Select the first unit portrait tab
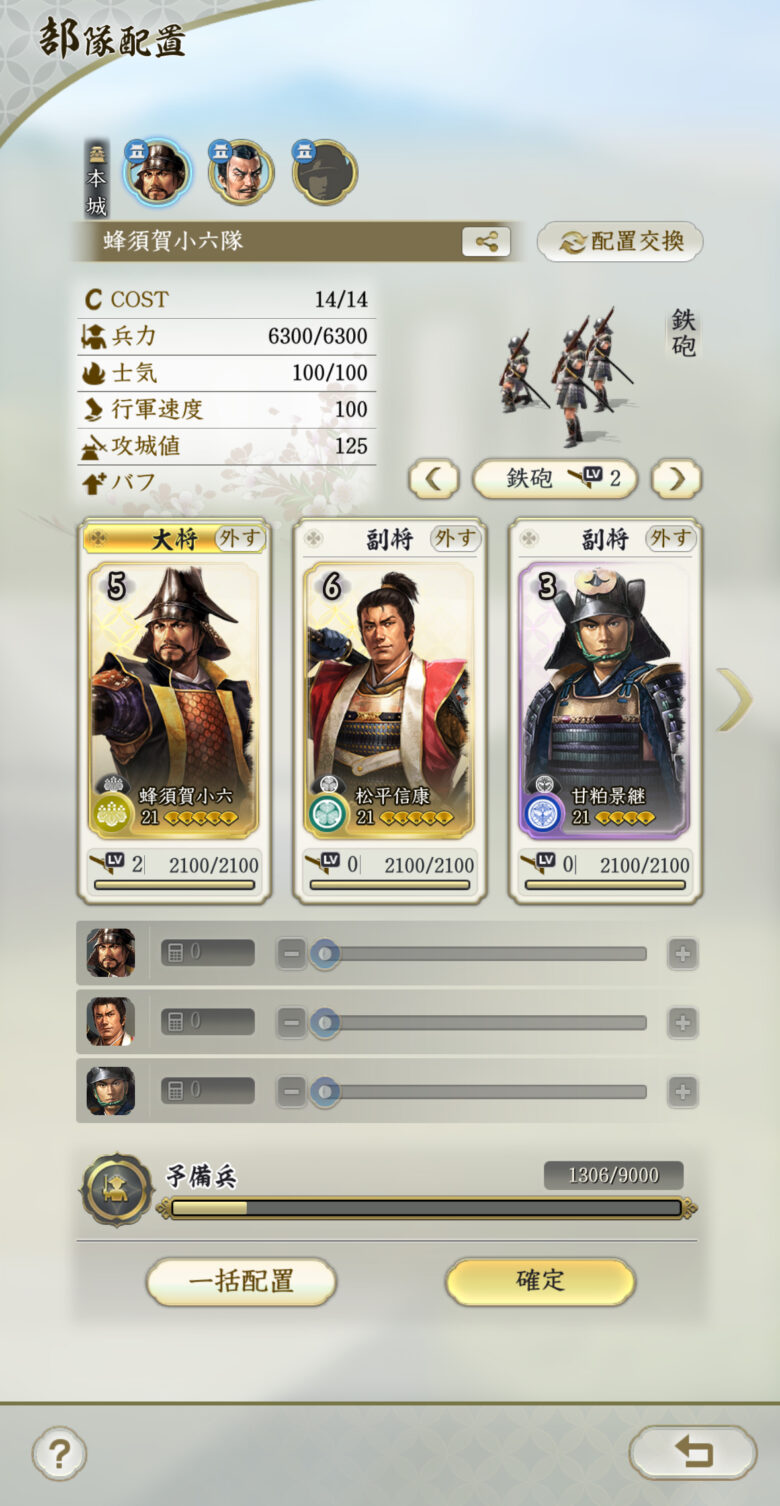 click(x=158, y=172)
